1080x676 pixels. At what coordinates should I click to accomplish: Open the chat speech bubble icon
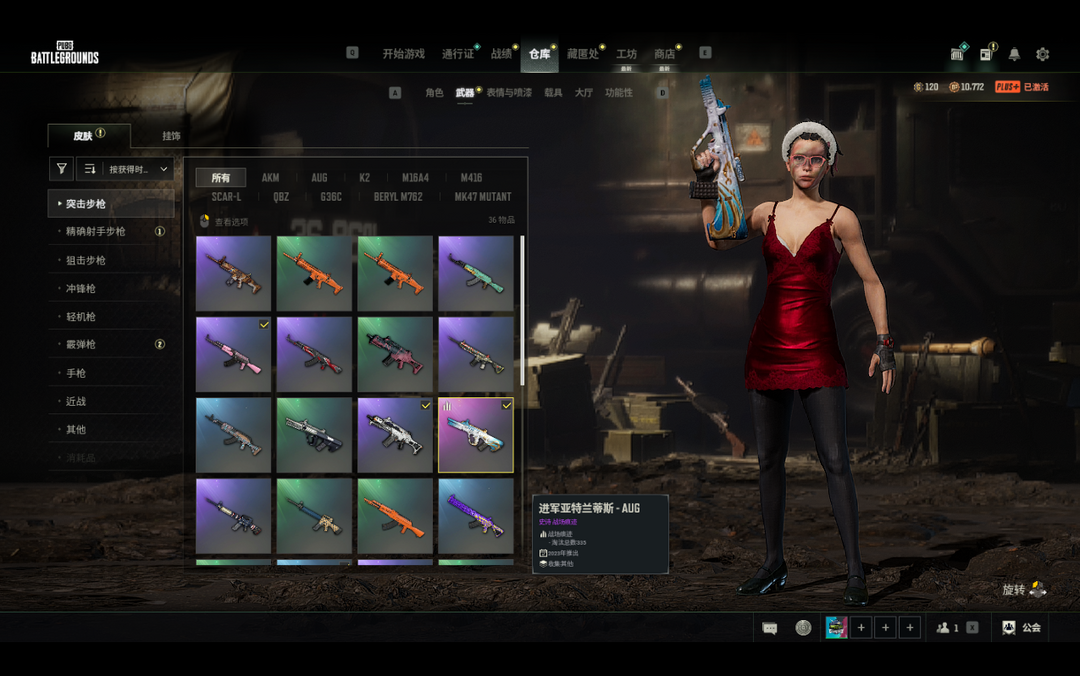pyautogui.click(x=770, y=628)
